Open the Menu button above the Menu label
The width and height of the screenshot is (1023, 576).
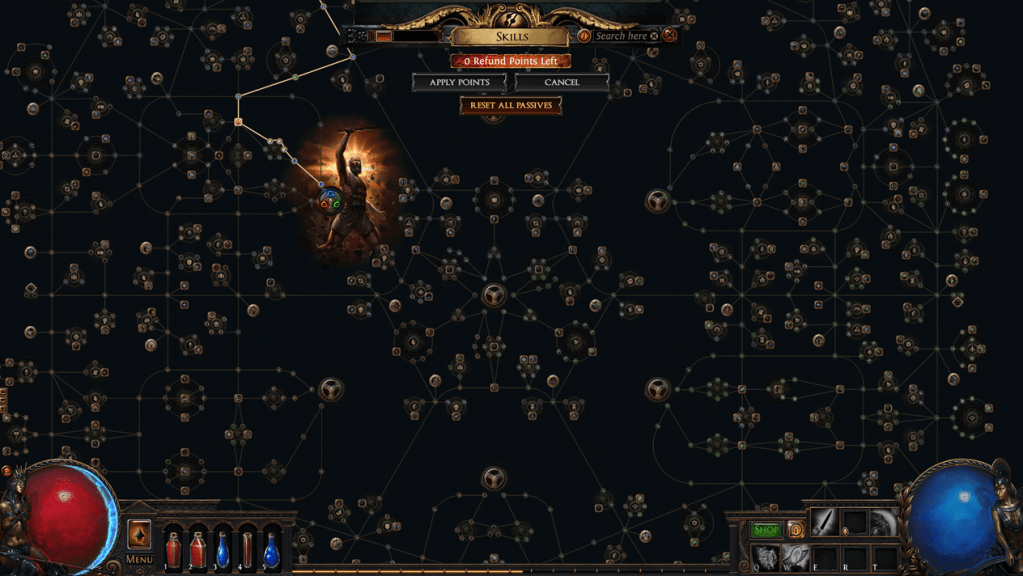point(139,533)
